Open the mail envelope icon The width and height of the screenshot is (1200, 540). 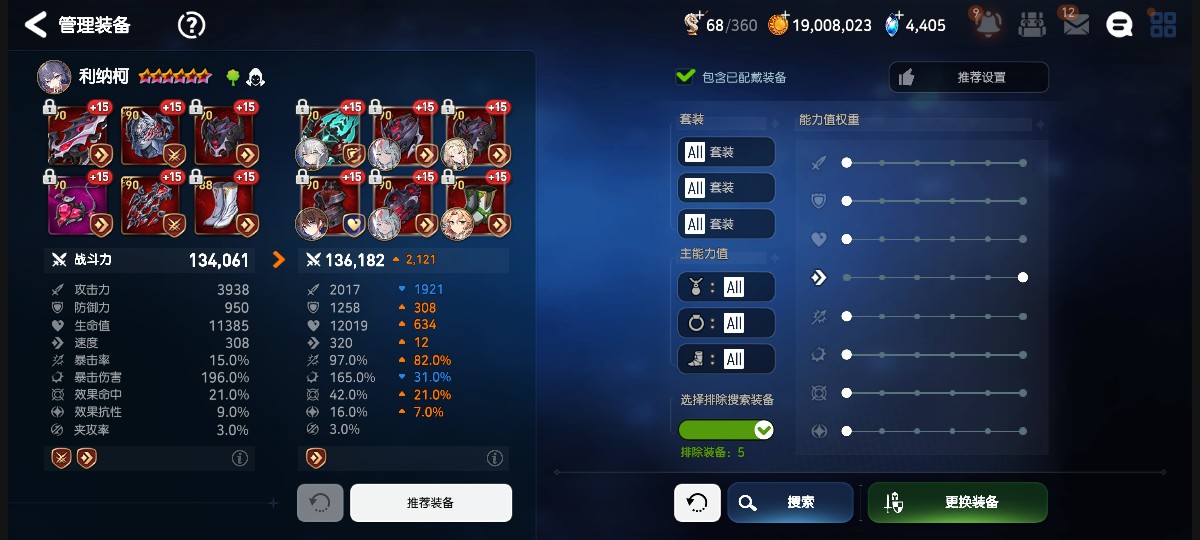[x=1075, y=25]
